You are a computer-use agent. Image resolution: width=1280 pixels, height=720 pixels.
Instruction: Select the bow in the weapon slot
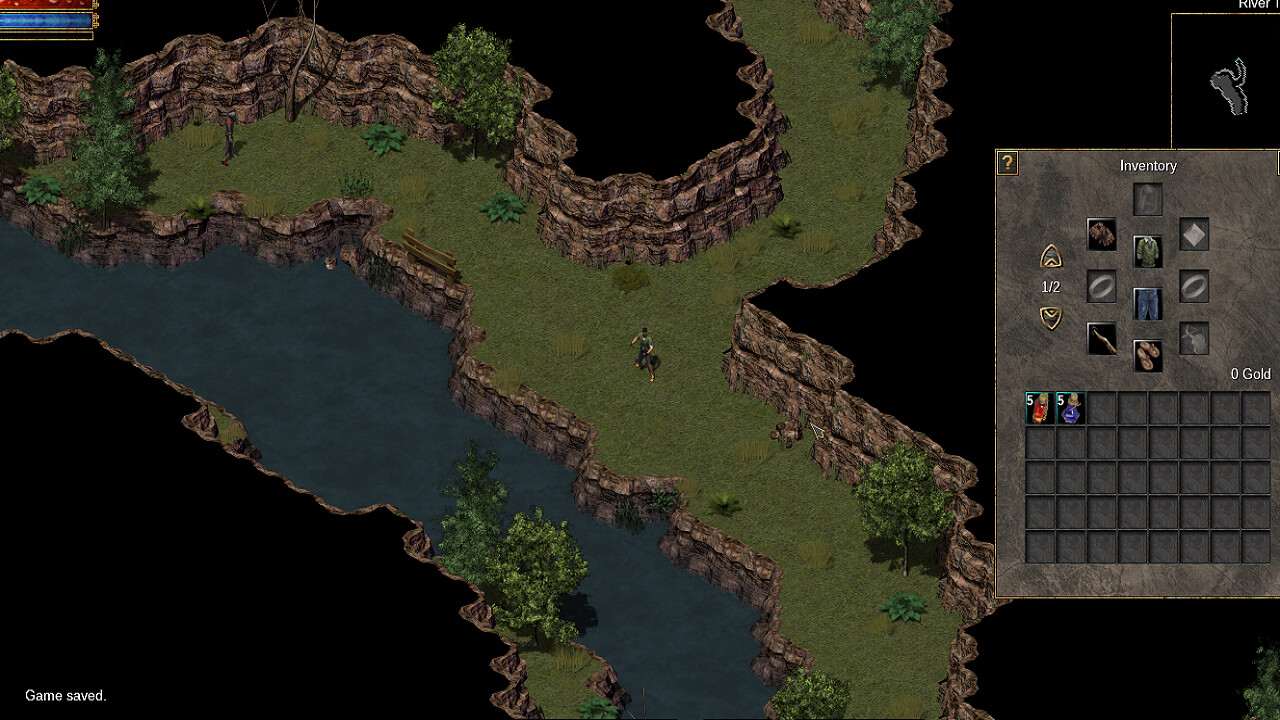1102,338
